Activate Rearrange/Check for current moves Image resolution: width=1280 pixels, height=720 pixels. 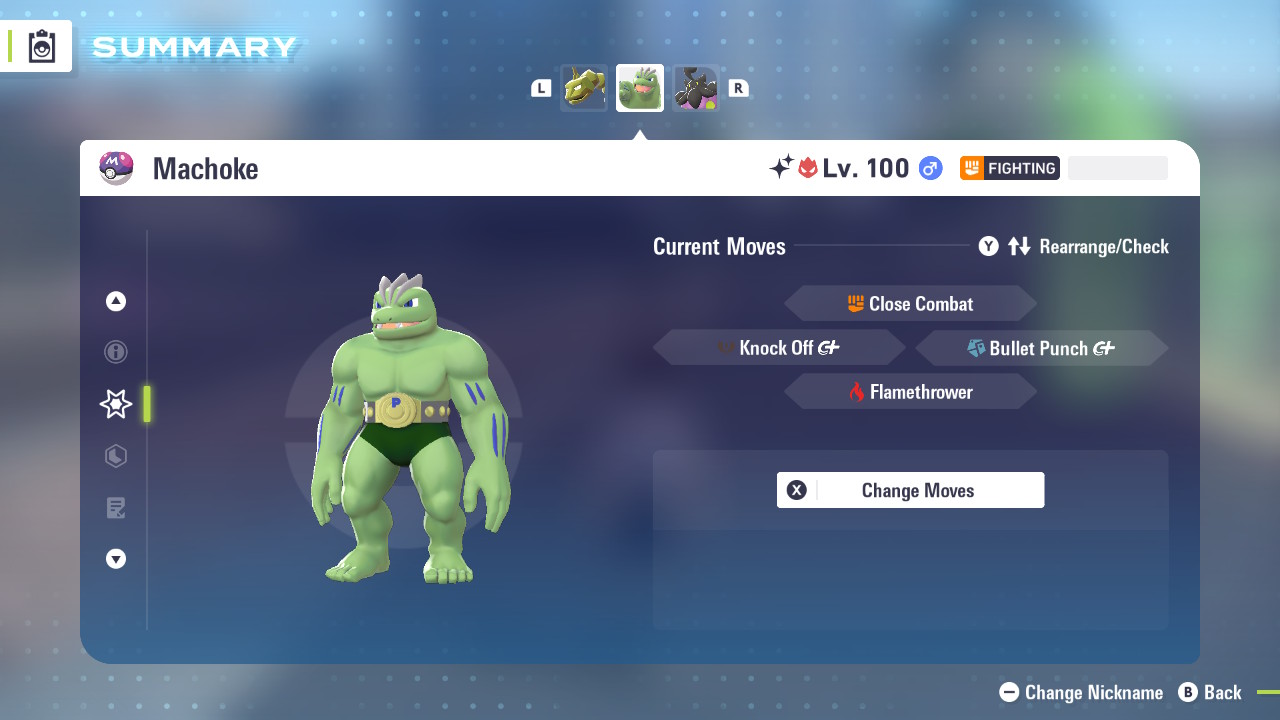click(1074, 246)
